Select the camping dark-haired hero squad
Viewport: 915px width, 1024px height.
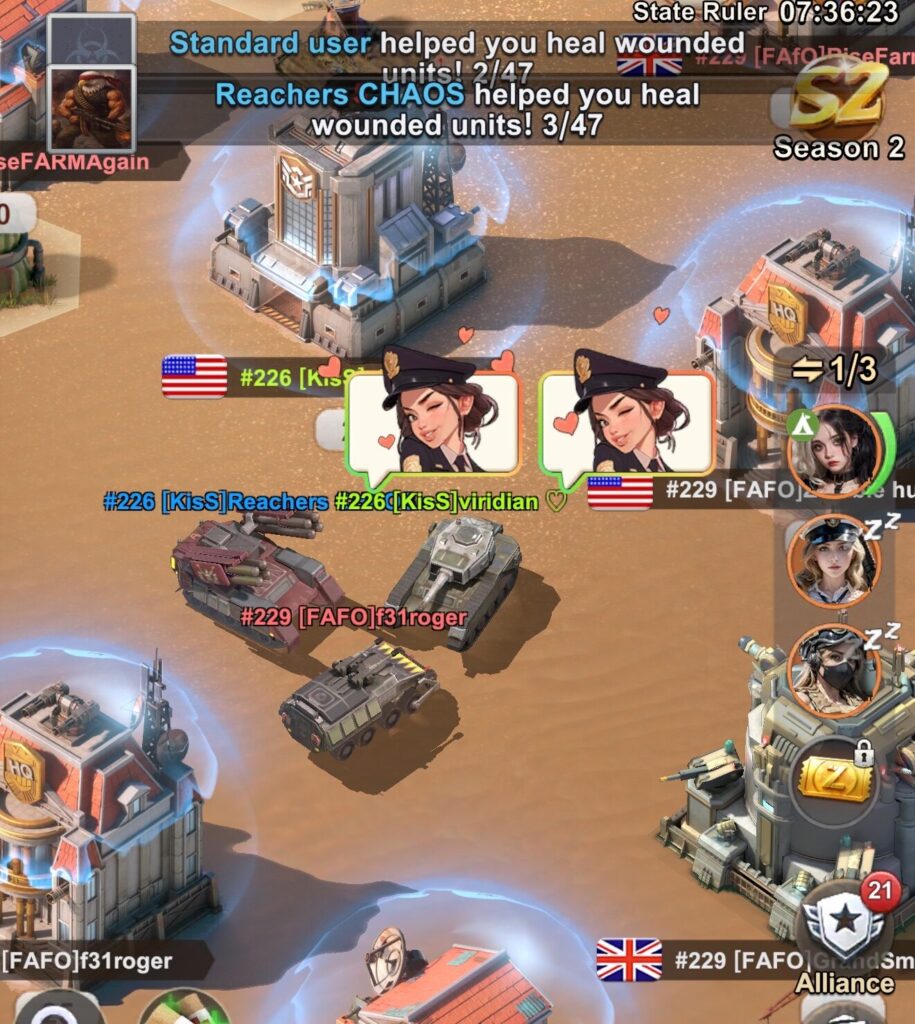tap(834, 451)
